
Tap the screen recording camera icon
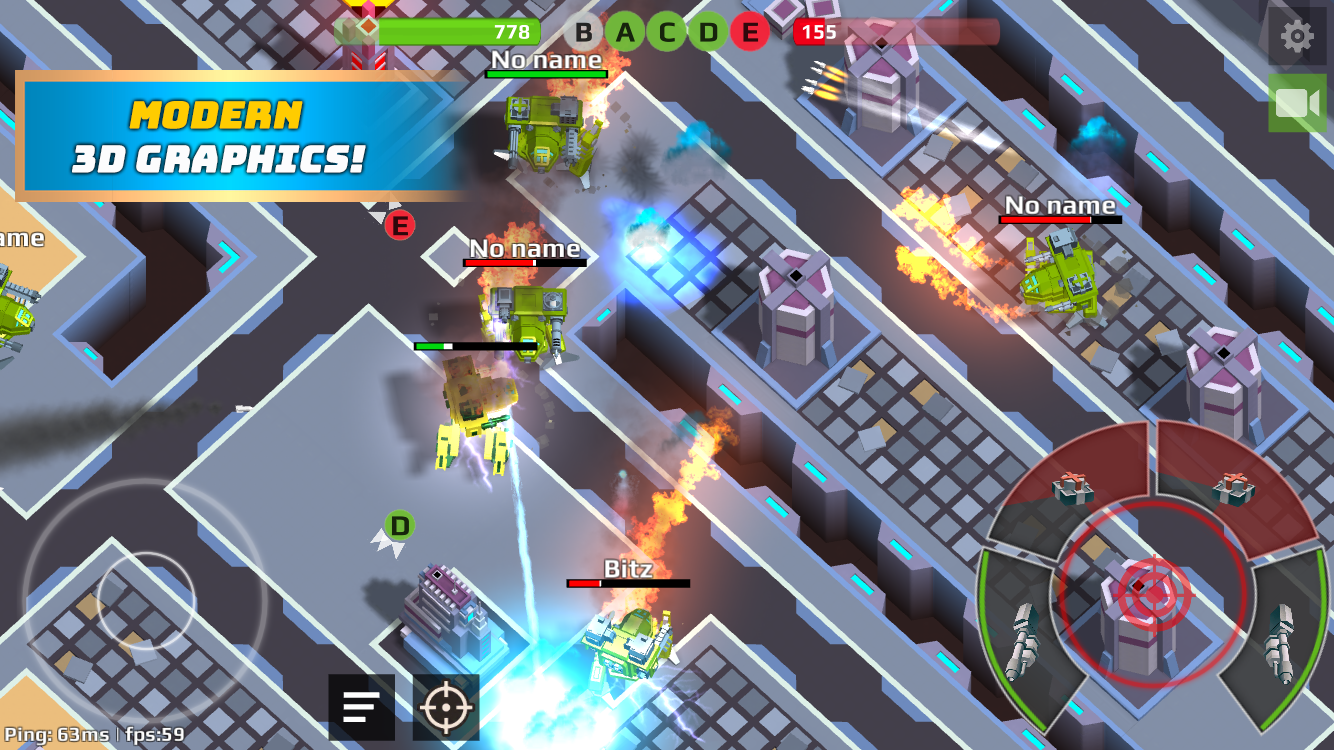coord(1297,101)
